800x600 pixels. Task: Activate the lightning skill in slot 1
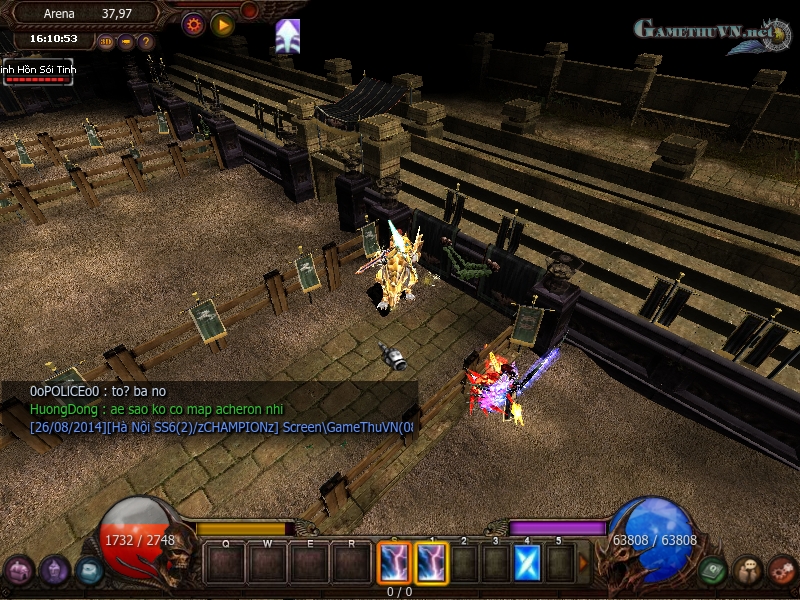pos(432,562)
